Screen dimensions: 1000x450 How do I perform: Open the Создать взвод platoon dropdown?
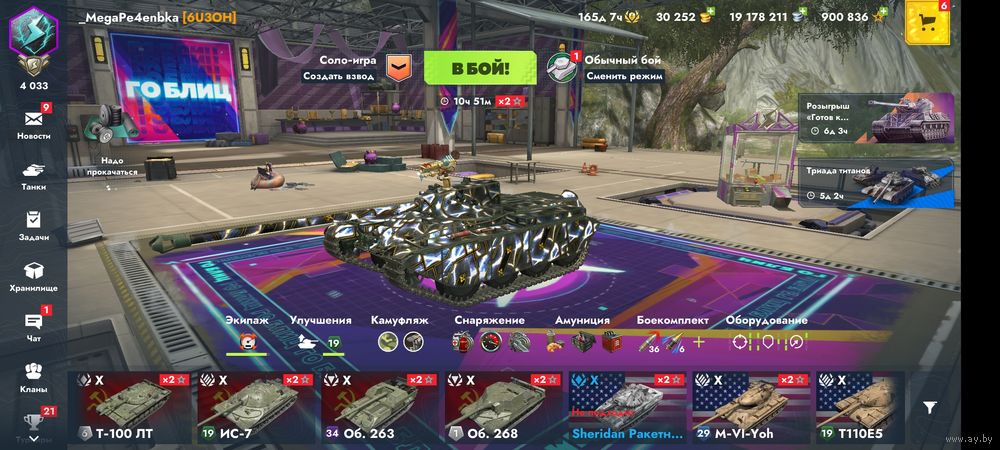pos(398,68)
